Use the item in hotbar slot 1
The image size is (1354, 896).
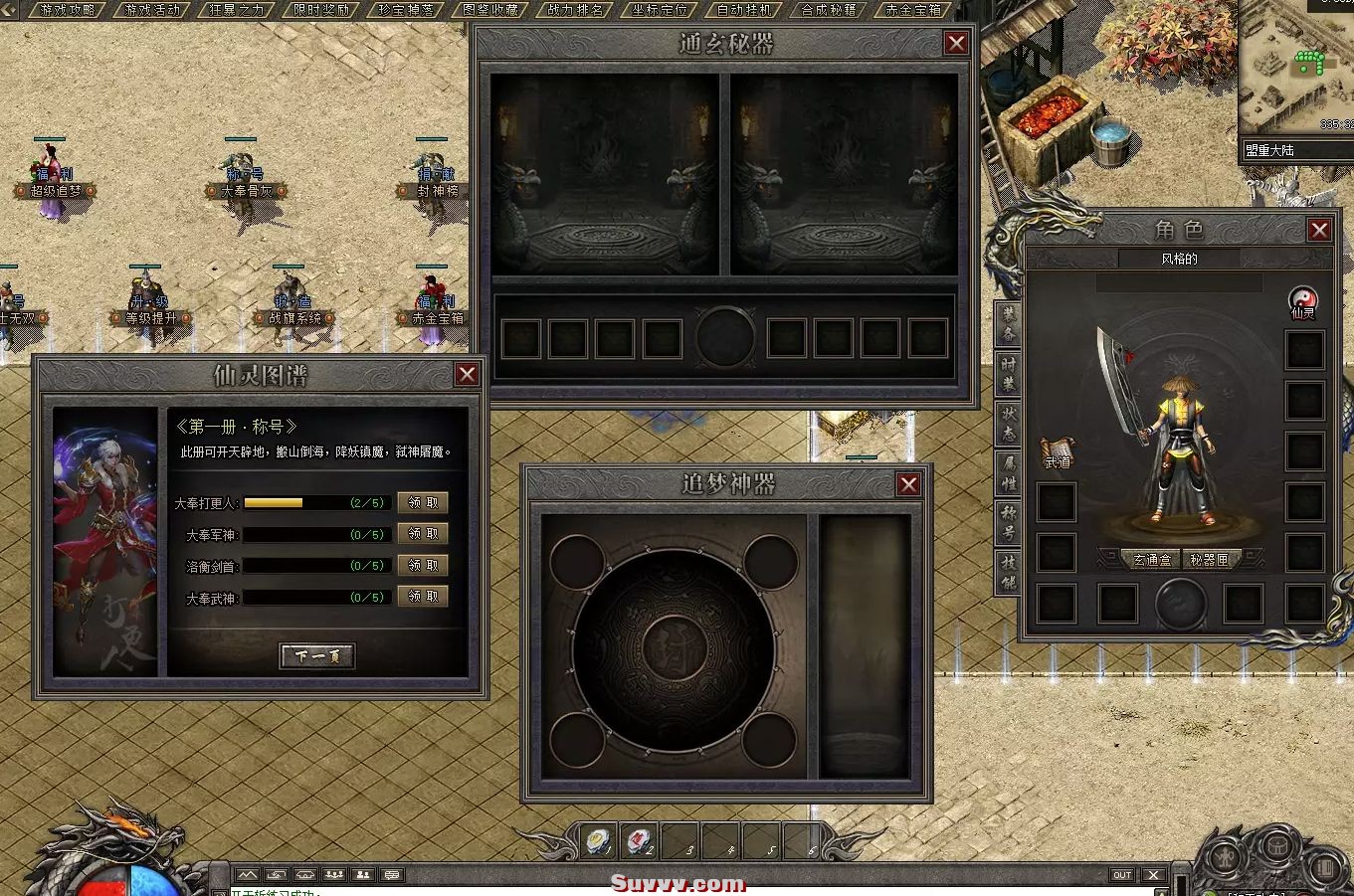click(x=598, y=841)
